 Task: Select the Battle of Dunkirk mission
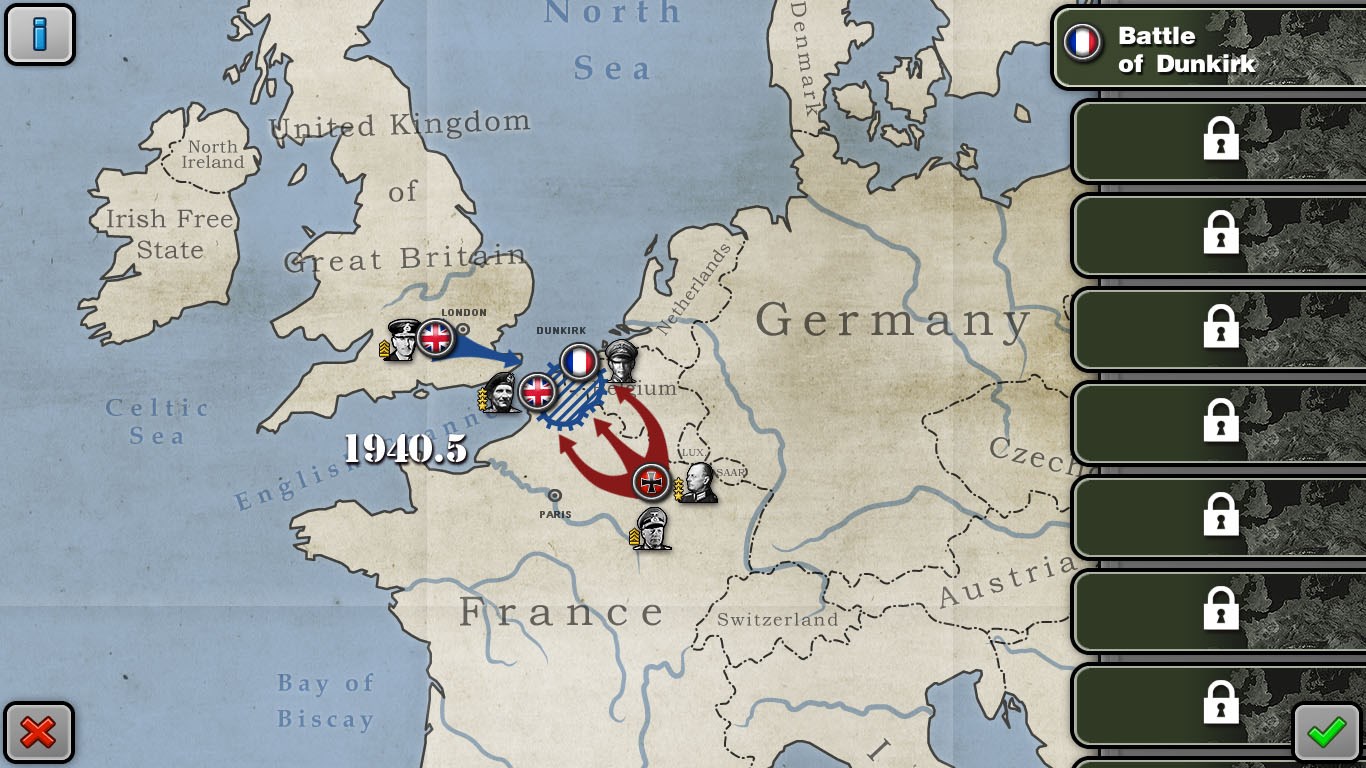coord(1207,49)
